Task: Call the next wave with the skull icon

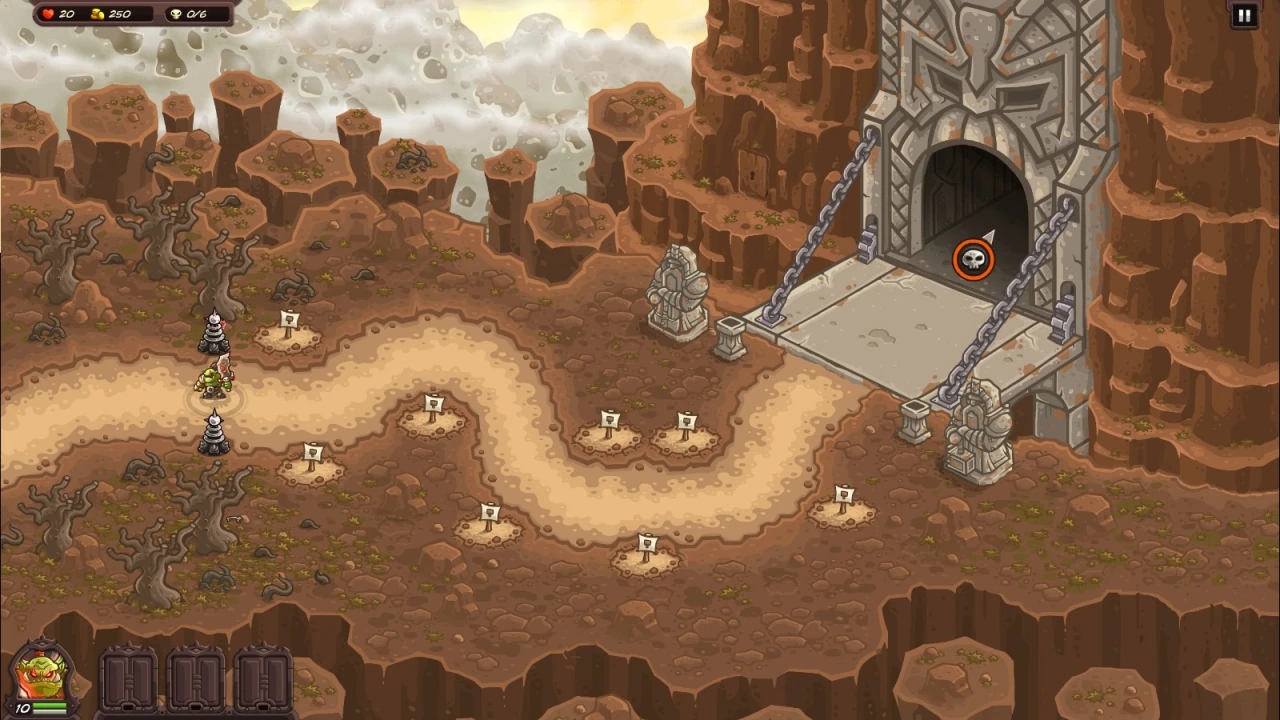Action: (972, 260)
